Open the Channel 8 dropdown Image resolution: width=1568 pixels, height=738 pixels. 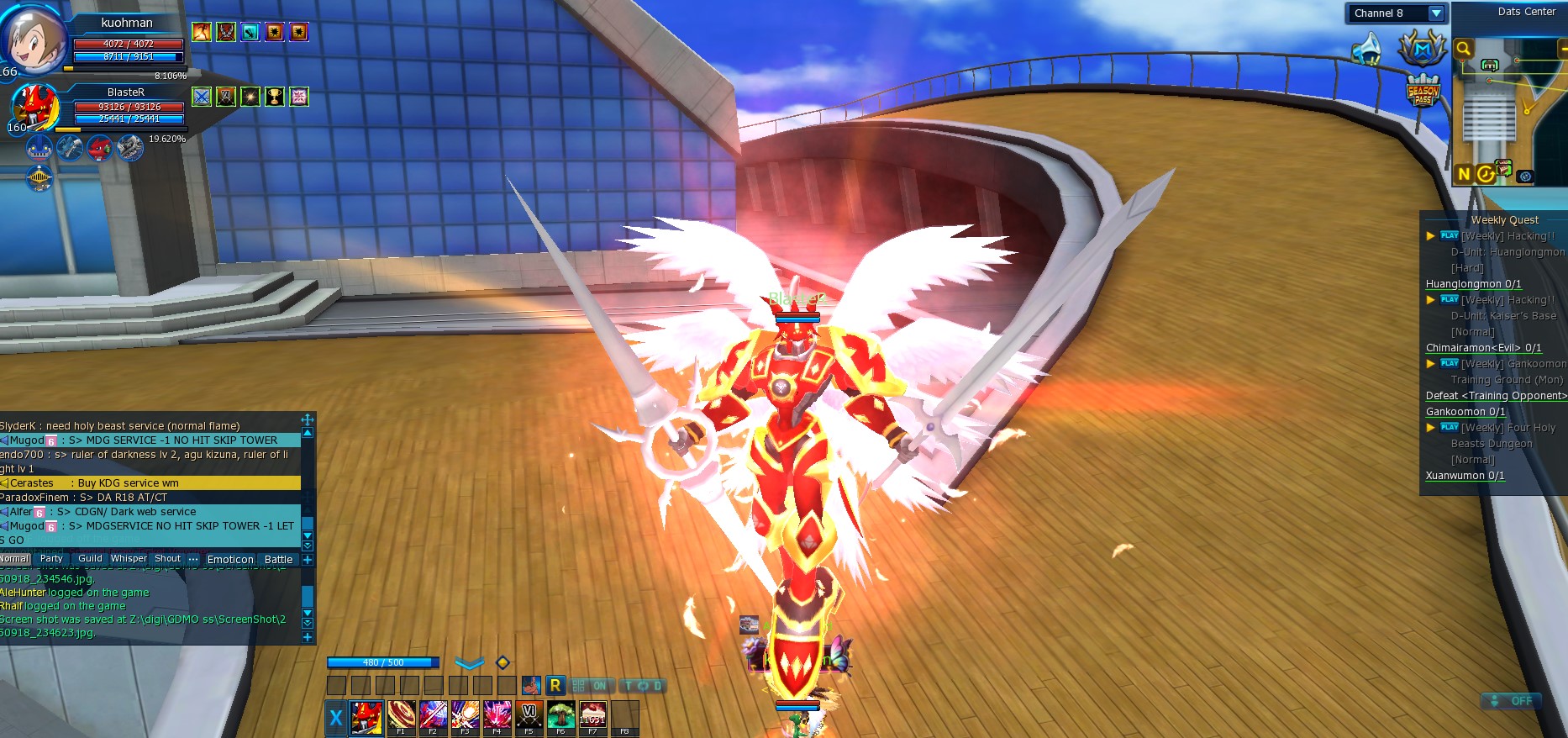pos(1435,13)
